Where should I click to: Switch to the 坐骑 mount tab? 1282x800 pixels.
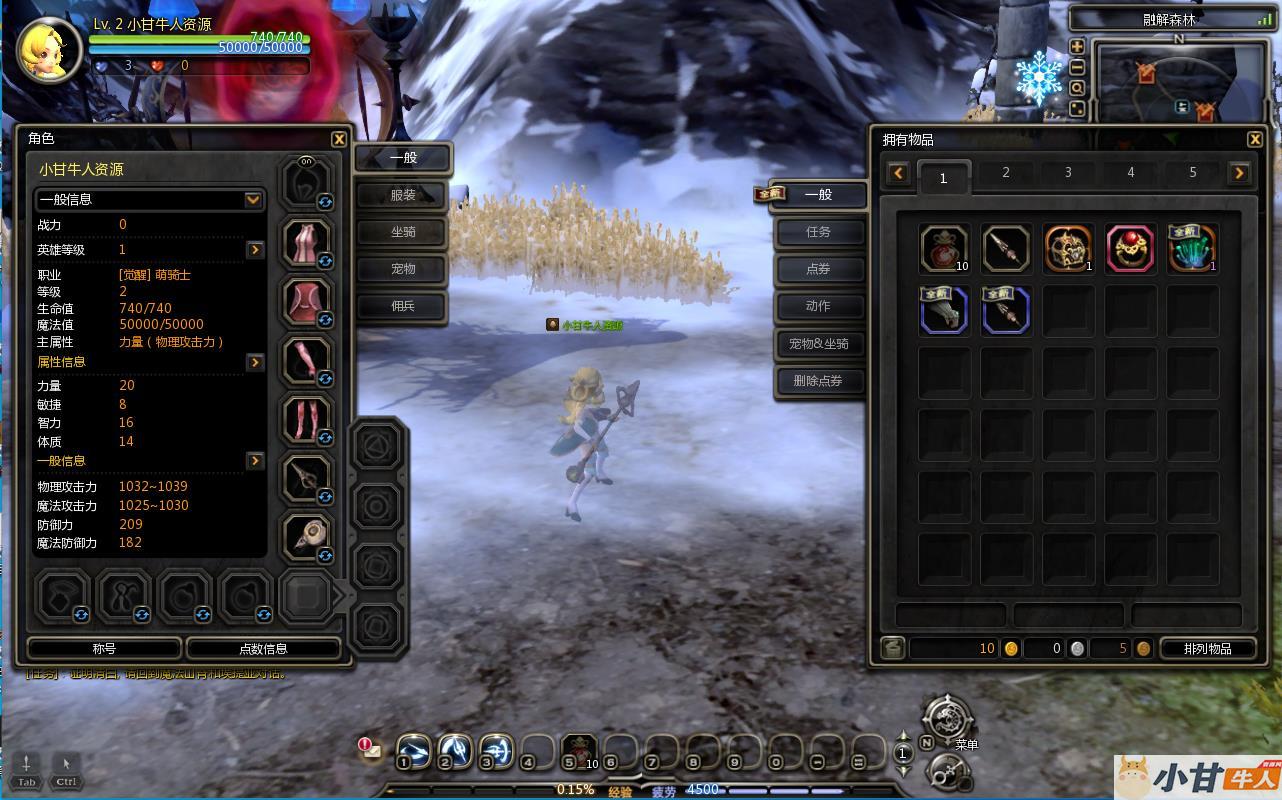[x=403, y=232]
